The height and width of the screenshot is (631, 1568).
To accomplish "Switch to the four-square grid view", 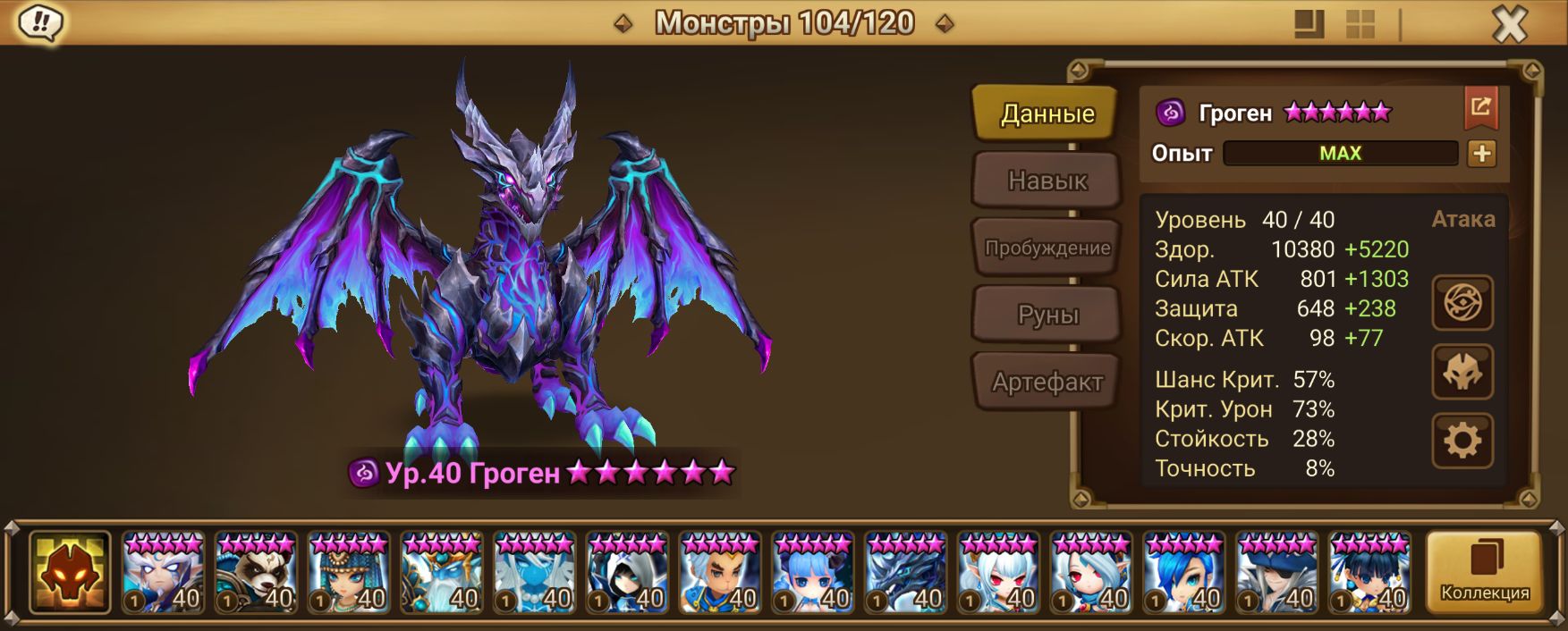I will tap(1360, 24).
